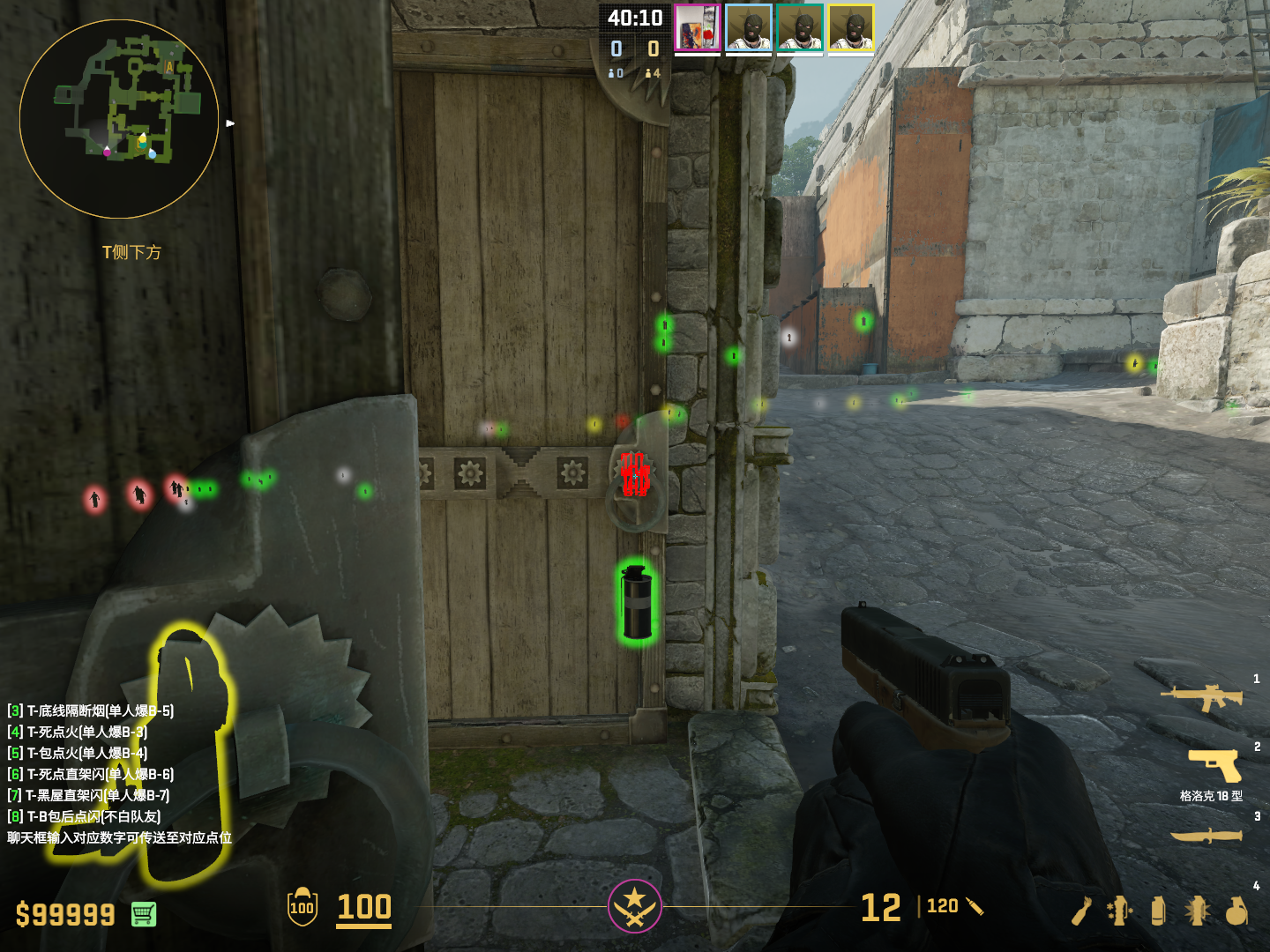The width and height of the screenshot is (1270, 952).
Task: Choose the HE grenade icon
Action: [x=1236, y=911]
